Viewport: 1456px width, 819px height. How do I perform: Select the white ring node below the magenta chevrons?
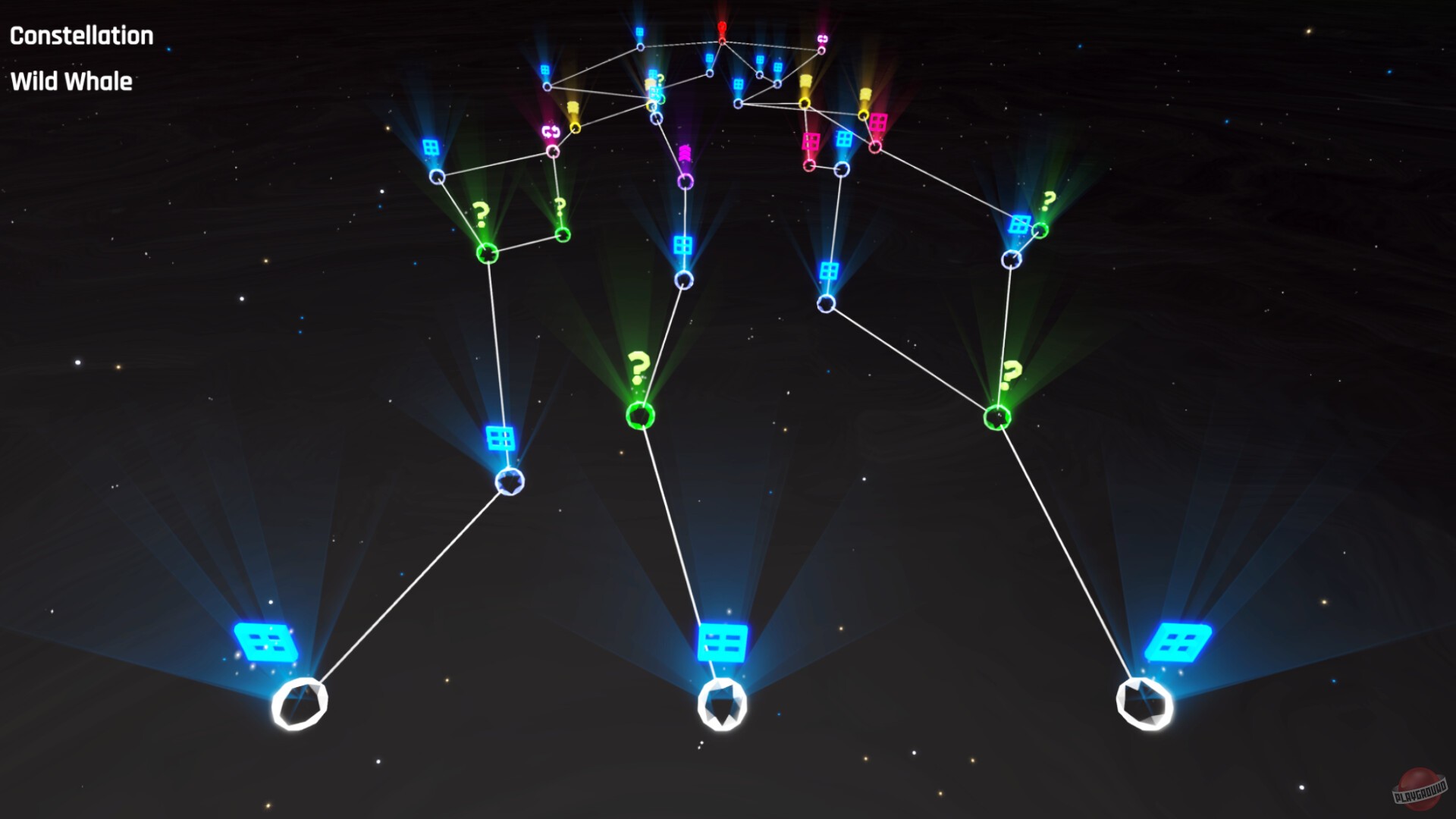(685, 182)
